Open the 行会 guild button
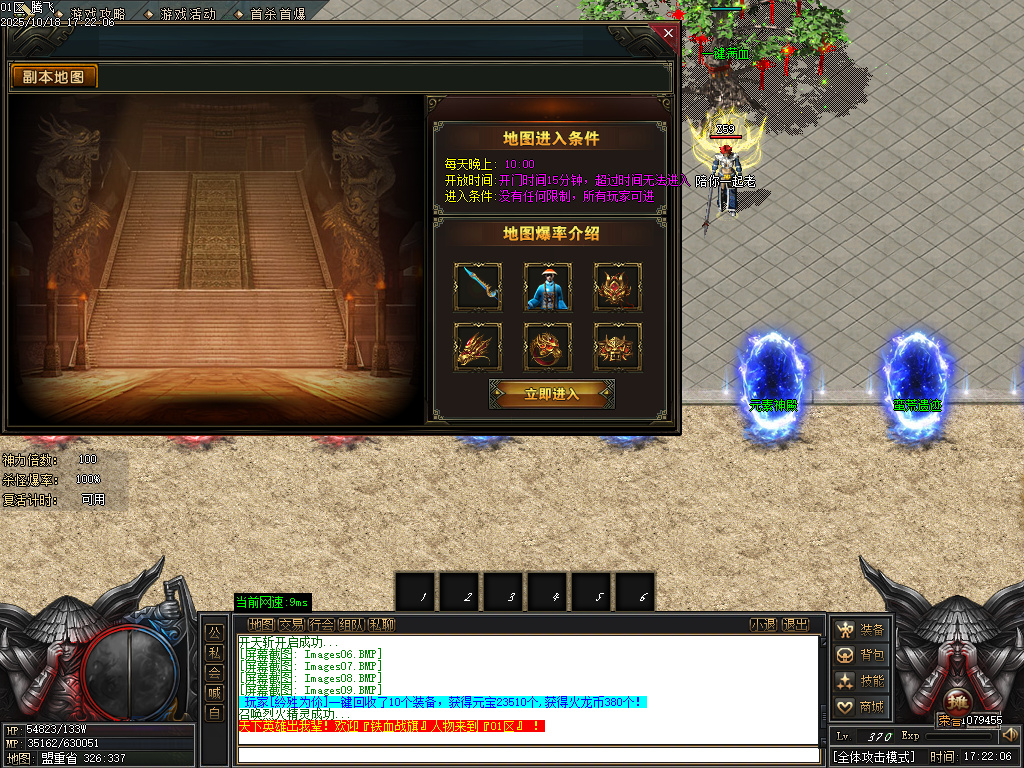The image size is (1024, 768). tap(321, 625)
